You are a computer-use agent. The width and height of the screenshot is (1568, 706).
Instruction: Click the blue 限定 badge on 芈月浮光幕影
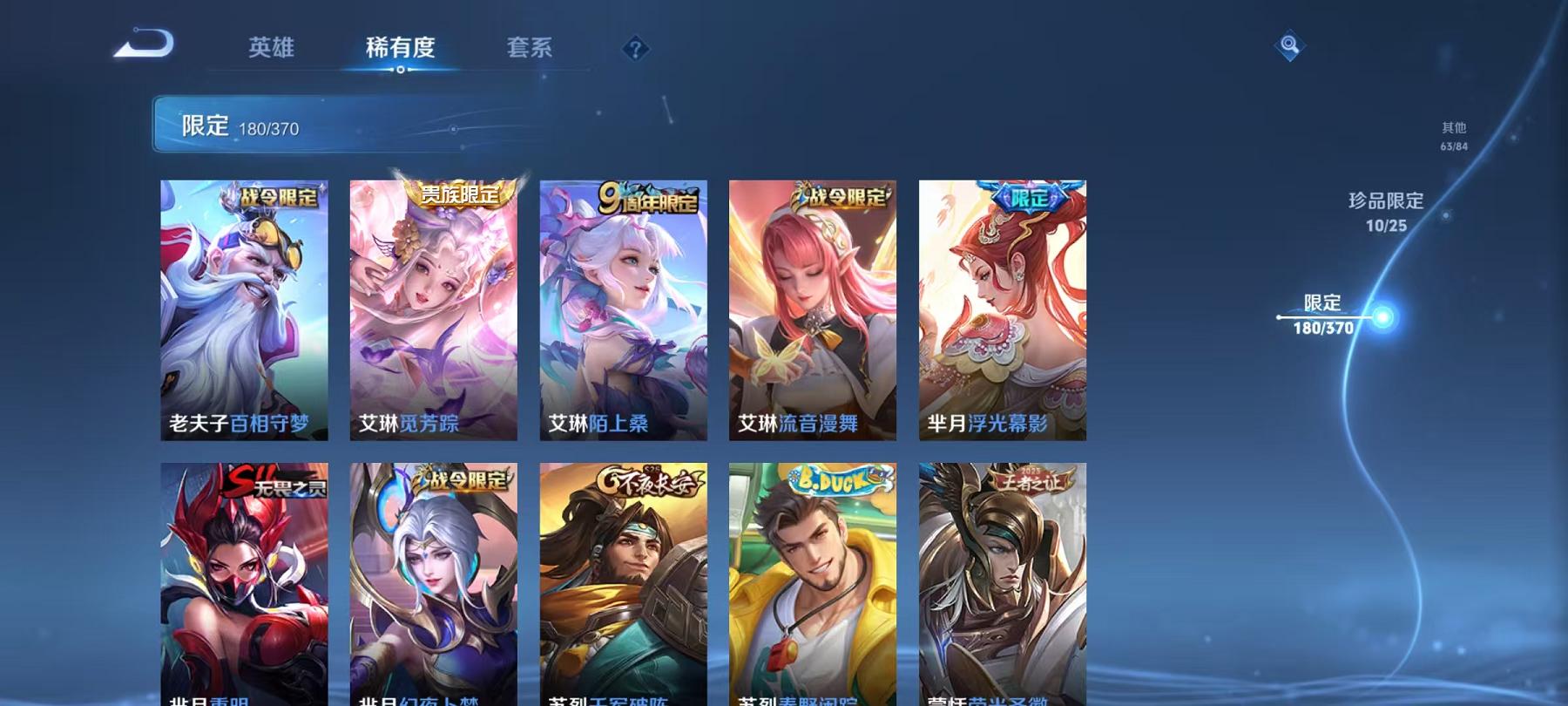[1030, 198]
